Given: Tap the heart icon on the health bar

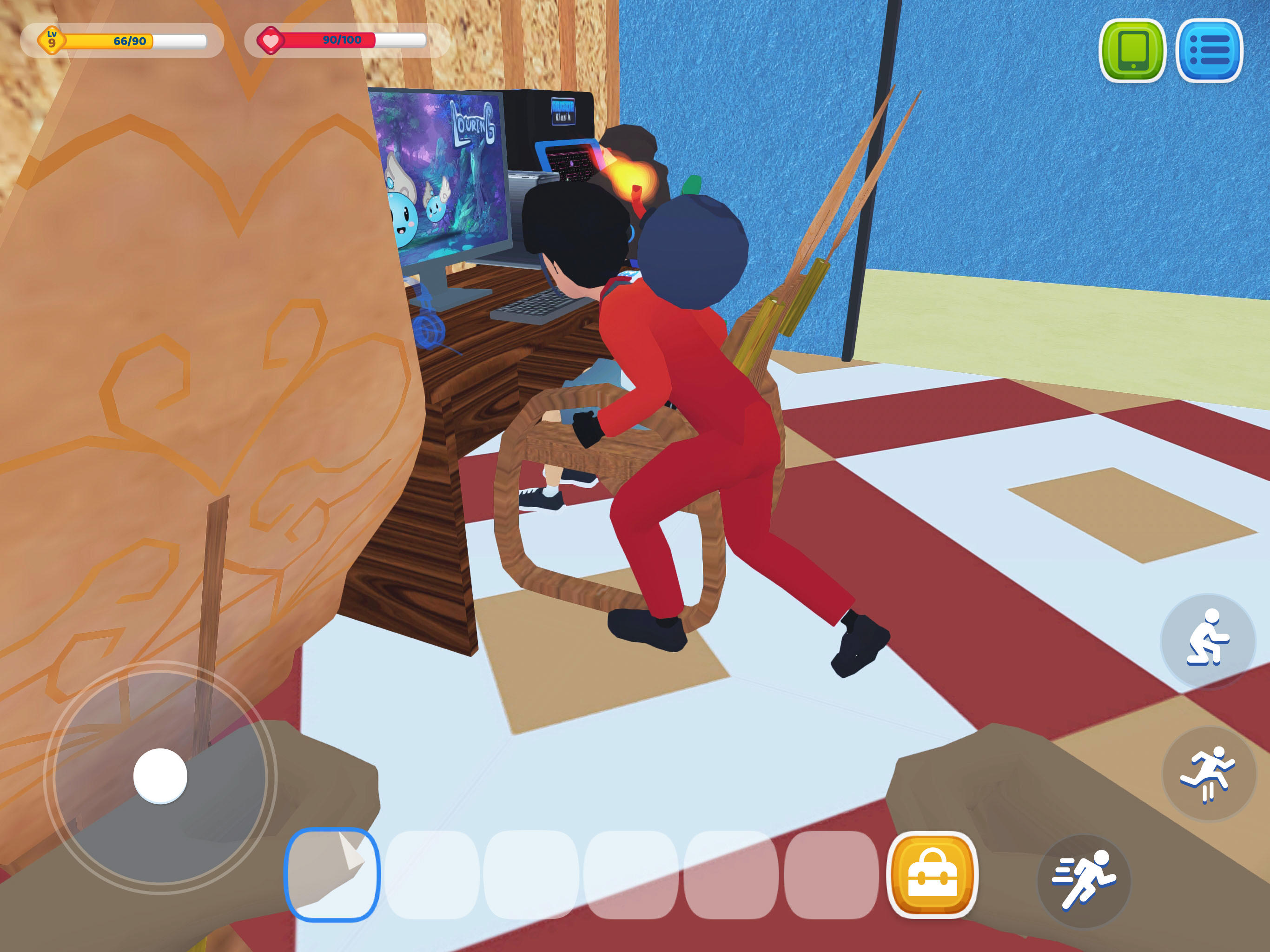Looking at the screenshot, I should click(271, 39).
